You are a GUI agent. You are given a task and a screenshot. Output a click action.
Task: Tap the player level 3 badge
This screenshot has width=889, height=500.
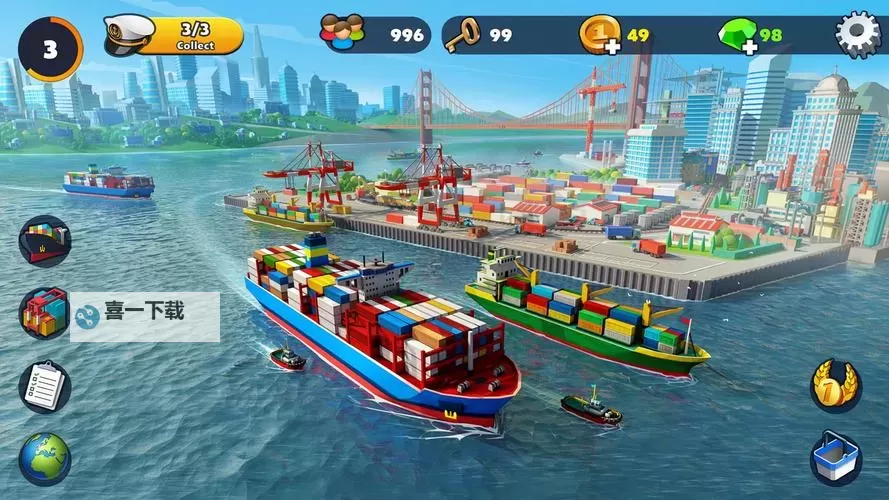[49, 49]
